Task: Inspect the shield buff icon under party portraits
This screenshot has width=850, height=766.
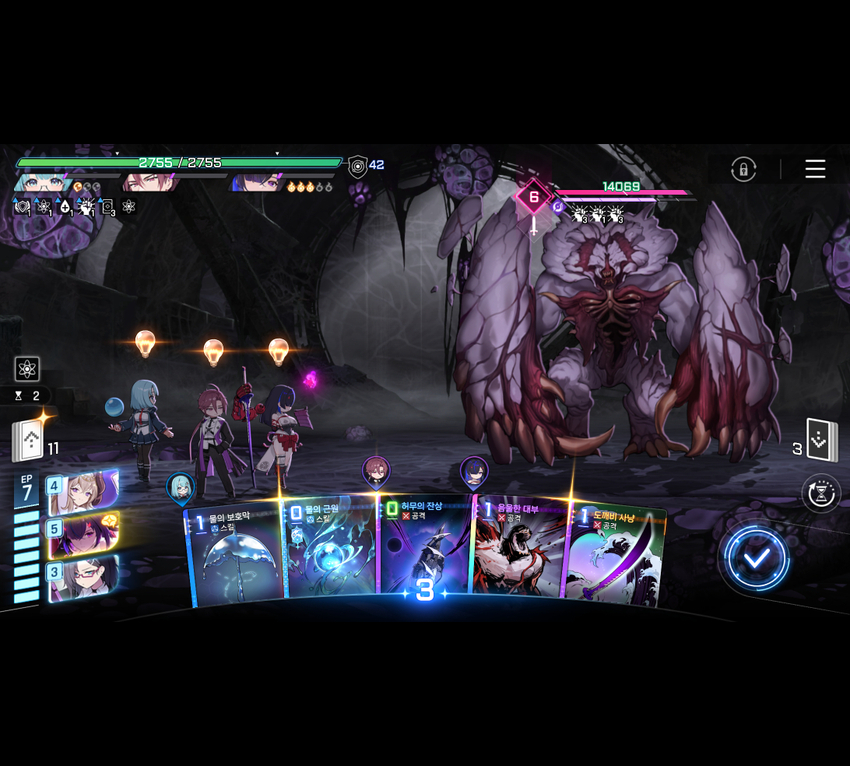Action: (22, 207)
